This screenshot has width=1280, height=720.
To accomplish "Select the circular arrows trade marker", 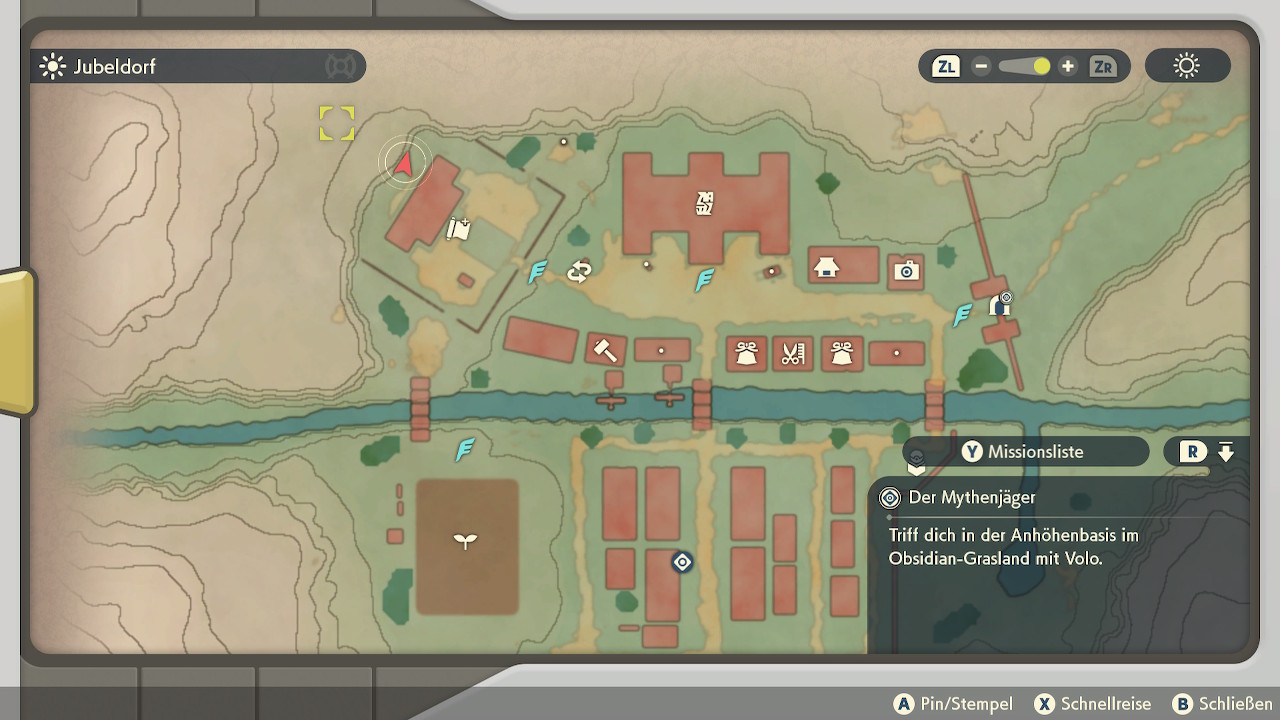I will pos(579,271).
